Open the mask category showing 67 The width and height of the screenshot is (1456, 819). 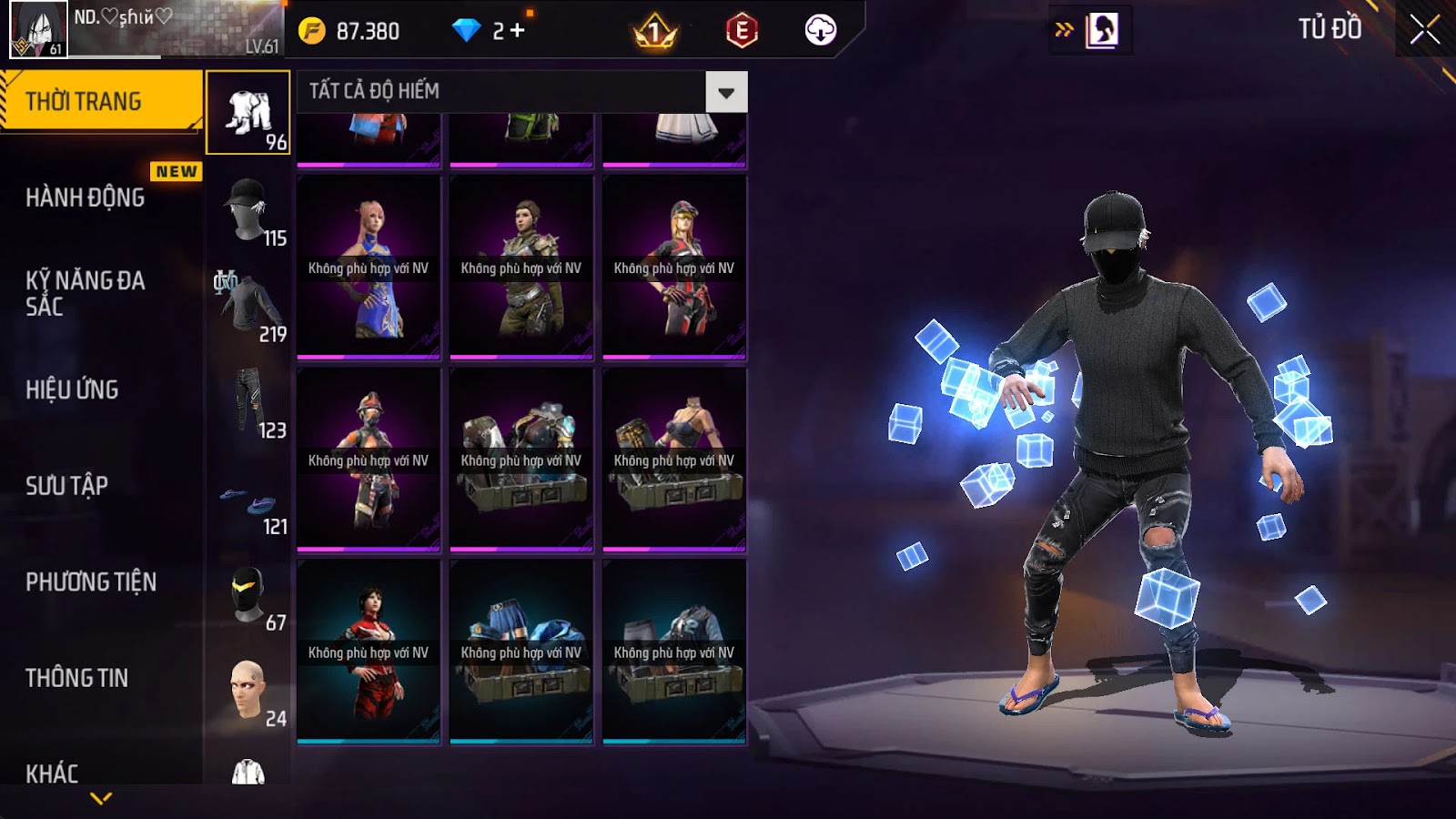point(248,596)
